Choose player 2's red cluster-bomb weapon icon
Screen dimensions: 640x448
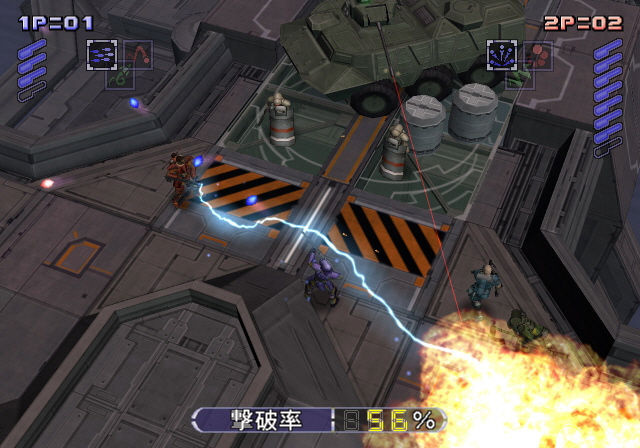pyautogui.click(x=538, y=54)
